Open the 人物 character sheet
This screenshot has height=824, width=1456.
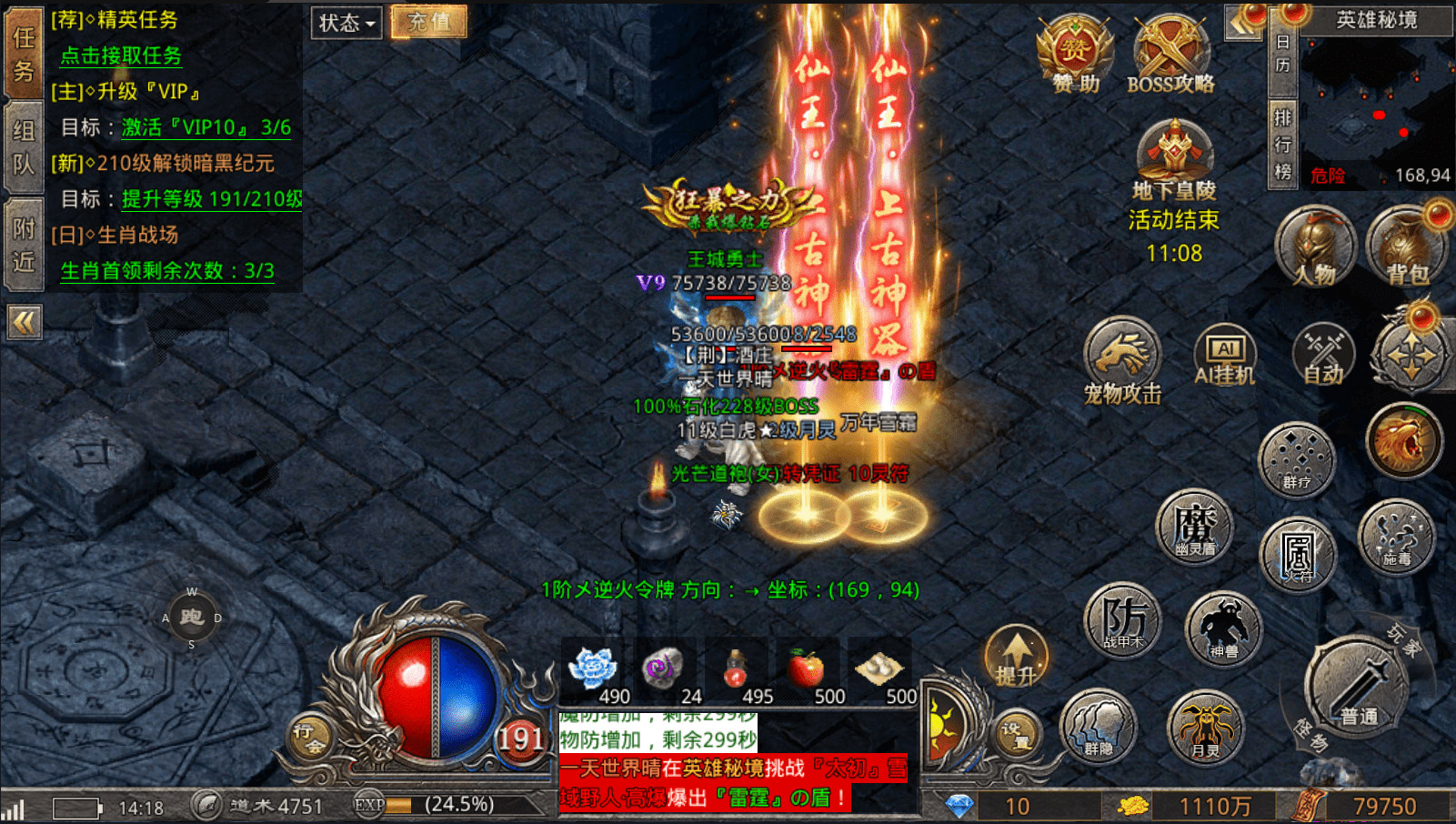point(1315,246)
